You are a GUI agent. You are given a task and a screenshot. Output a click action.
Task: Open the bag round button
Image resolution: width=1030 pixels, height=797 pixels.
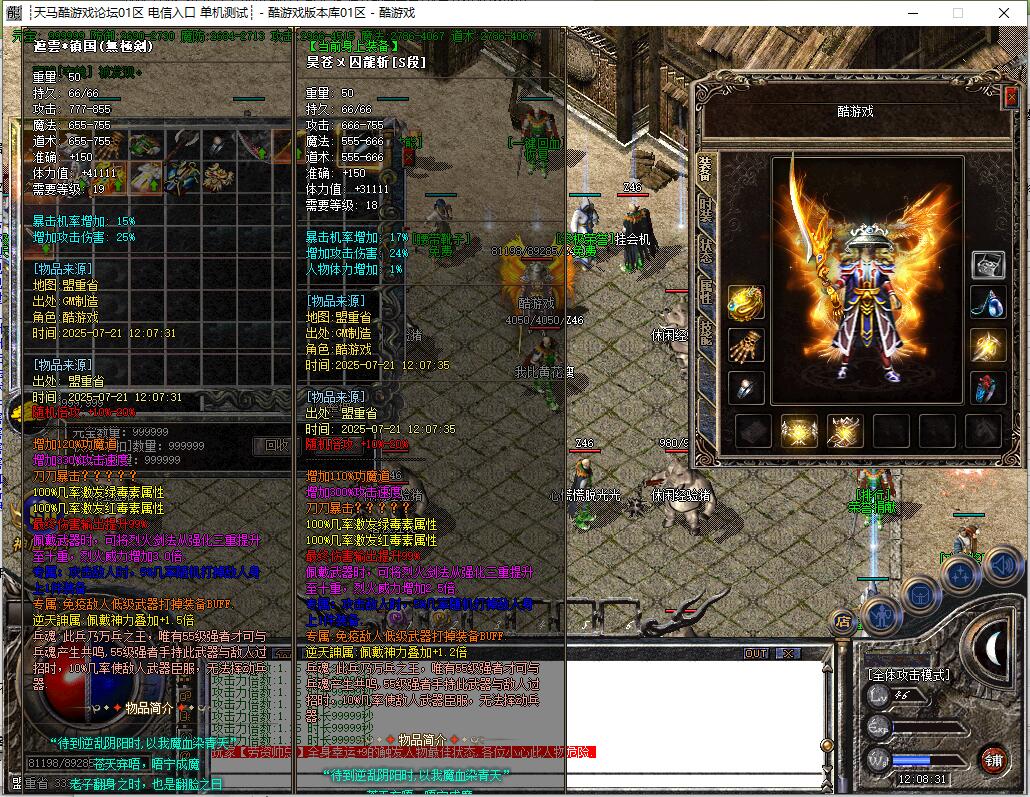920,594
